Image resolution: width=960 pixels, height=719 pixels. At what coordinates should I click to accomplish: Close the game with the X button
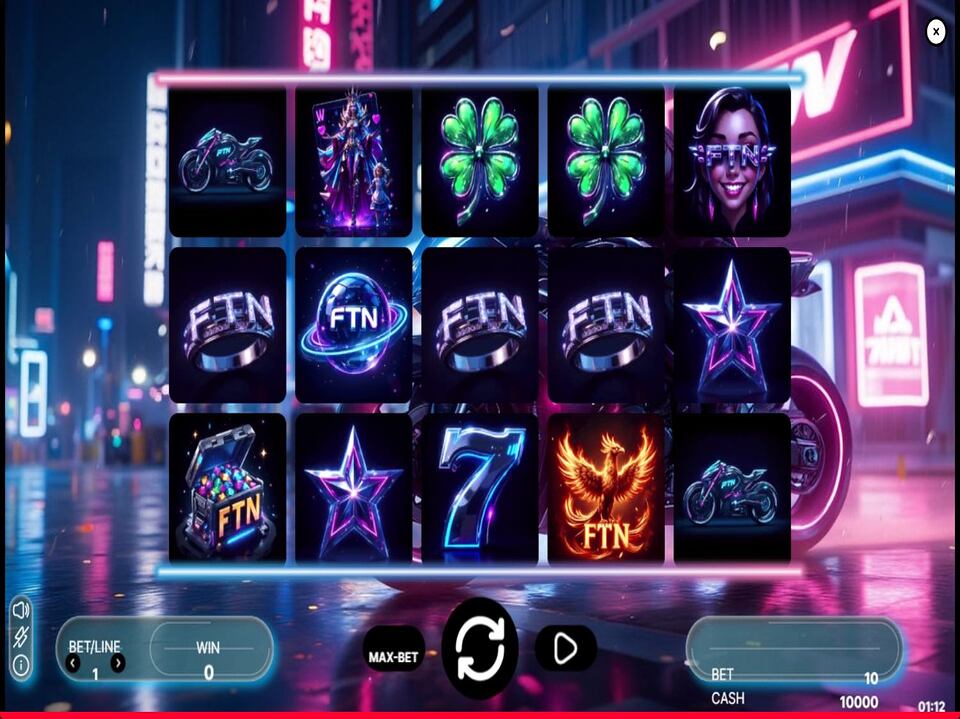pyautogui.click(x=936, y=32)
